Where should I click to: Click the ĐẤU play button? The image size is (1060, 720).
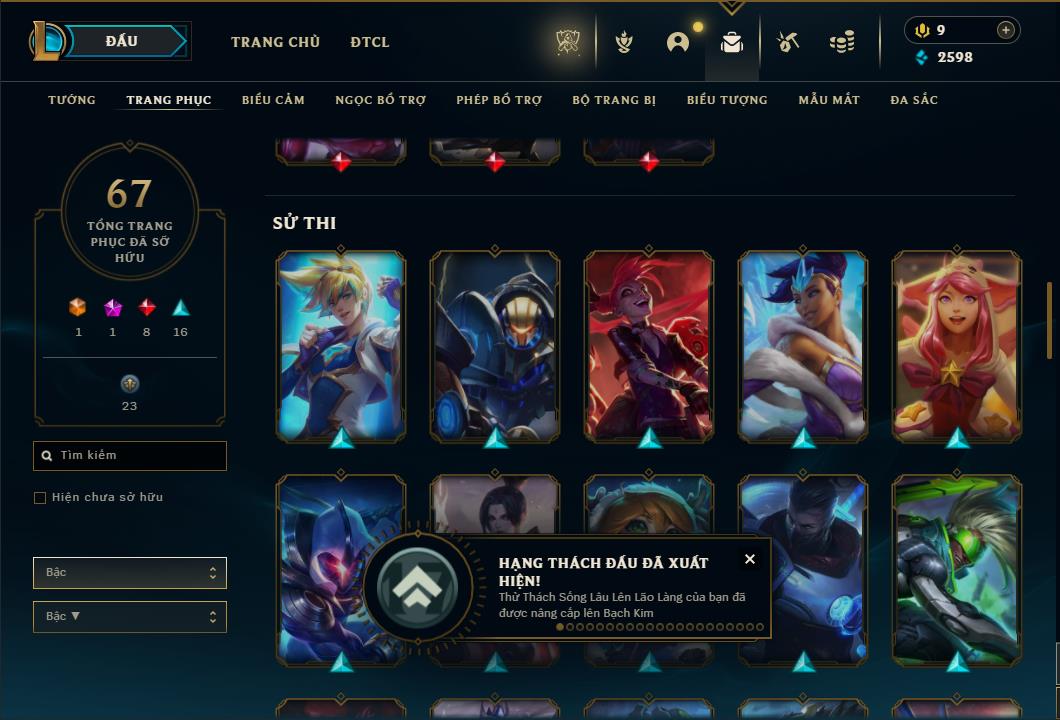tap(122, 41)
